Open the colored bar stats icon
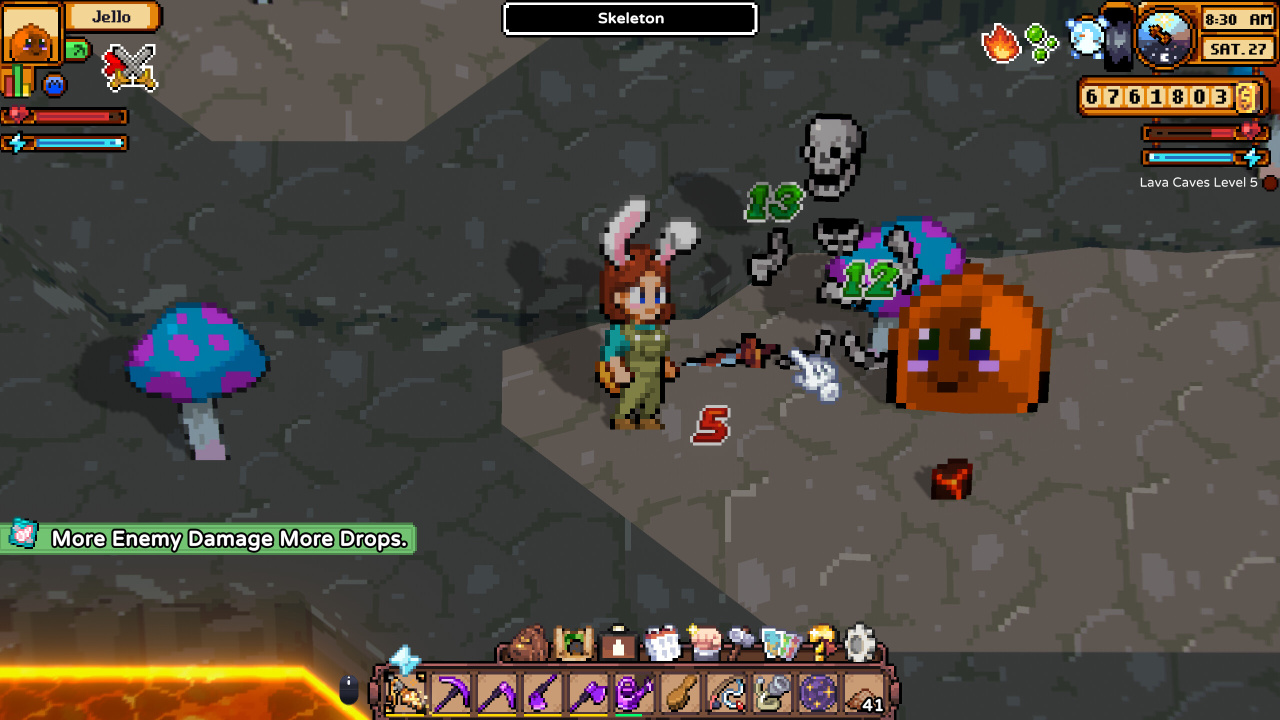This screenshot has height=720, width=1280. point(18,82)
